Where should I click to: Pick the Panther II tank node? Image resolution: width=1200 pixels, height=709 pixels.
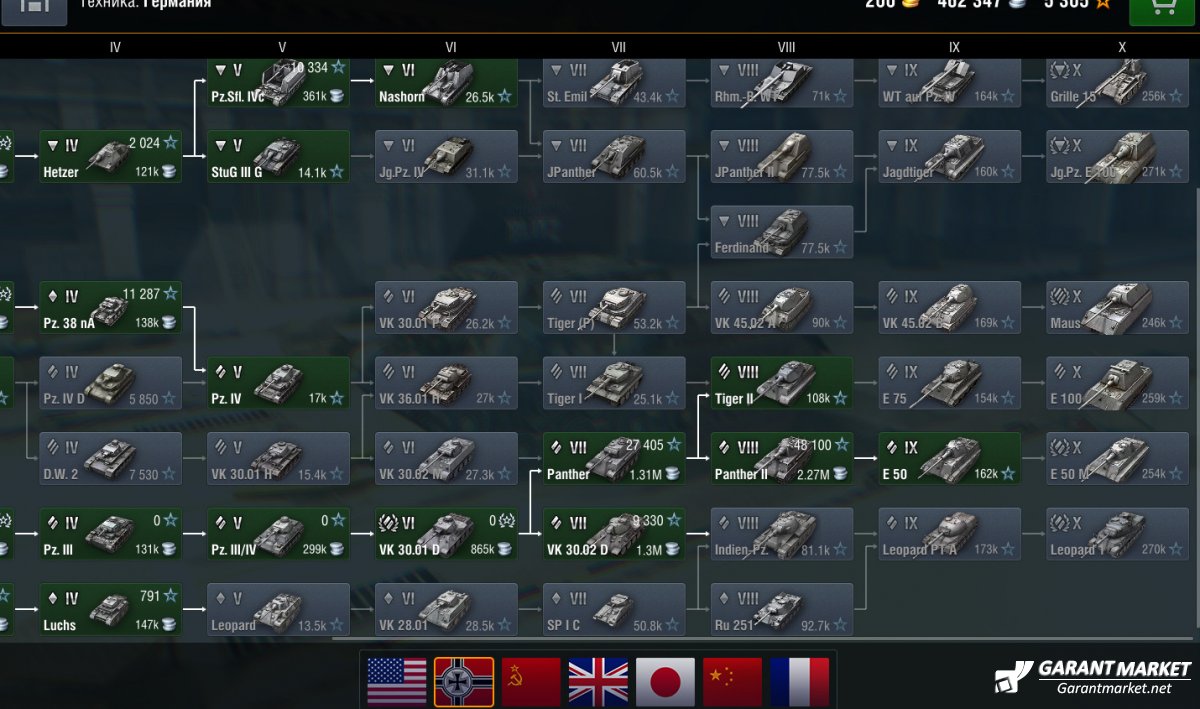(782, 459)
